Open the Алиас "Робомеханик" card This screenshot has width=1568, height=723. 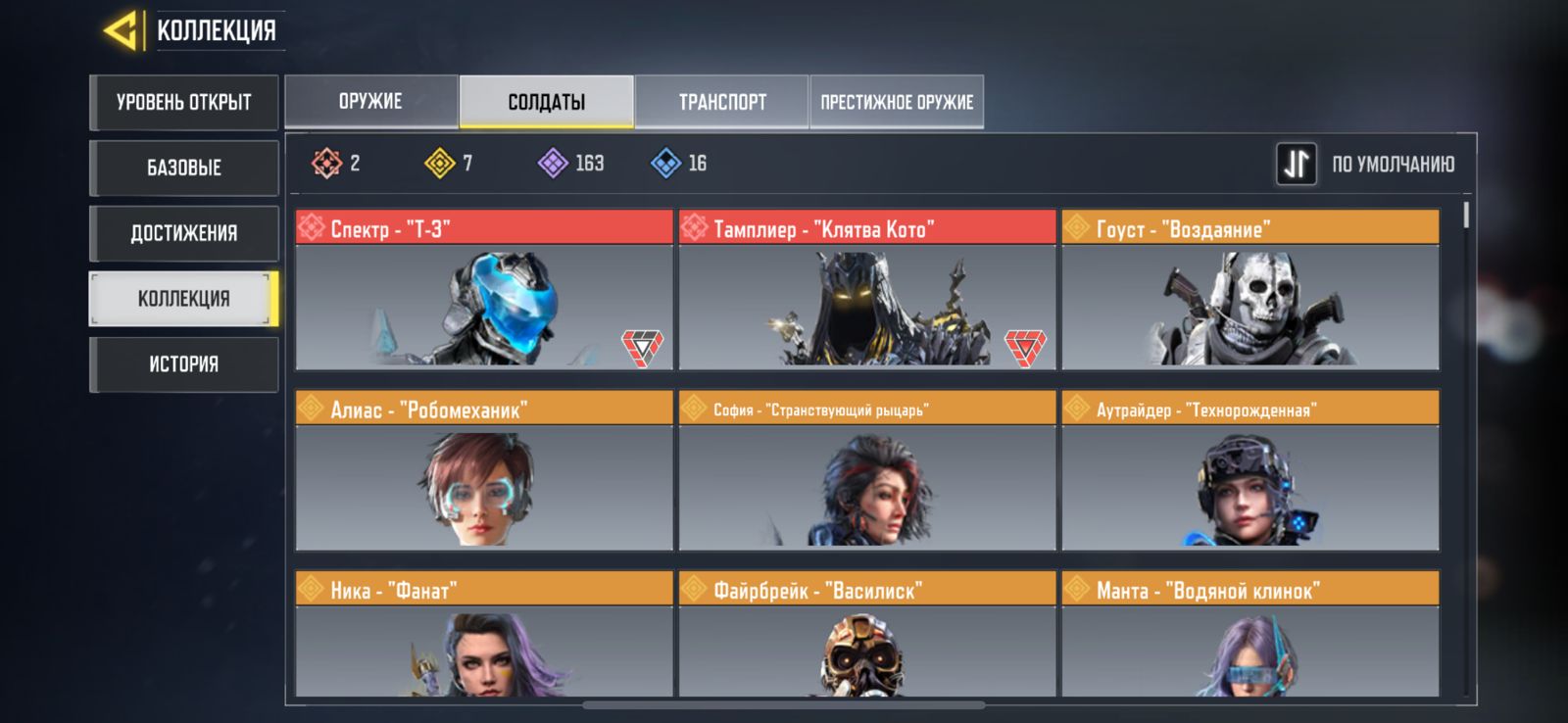(x=484, y=470)
